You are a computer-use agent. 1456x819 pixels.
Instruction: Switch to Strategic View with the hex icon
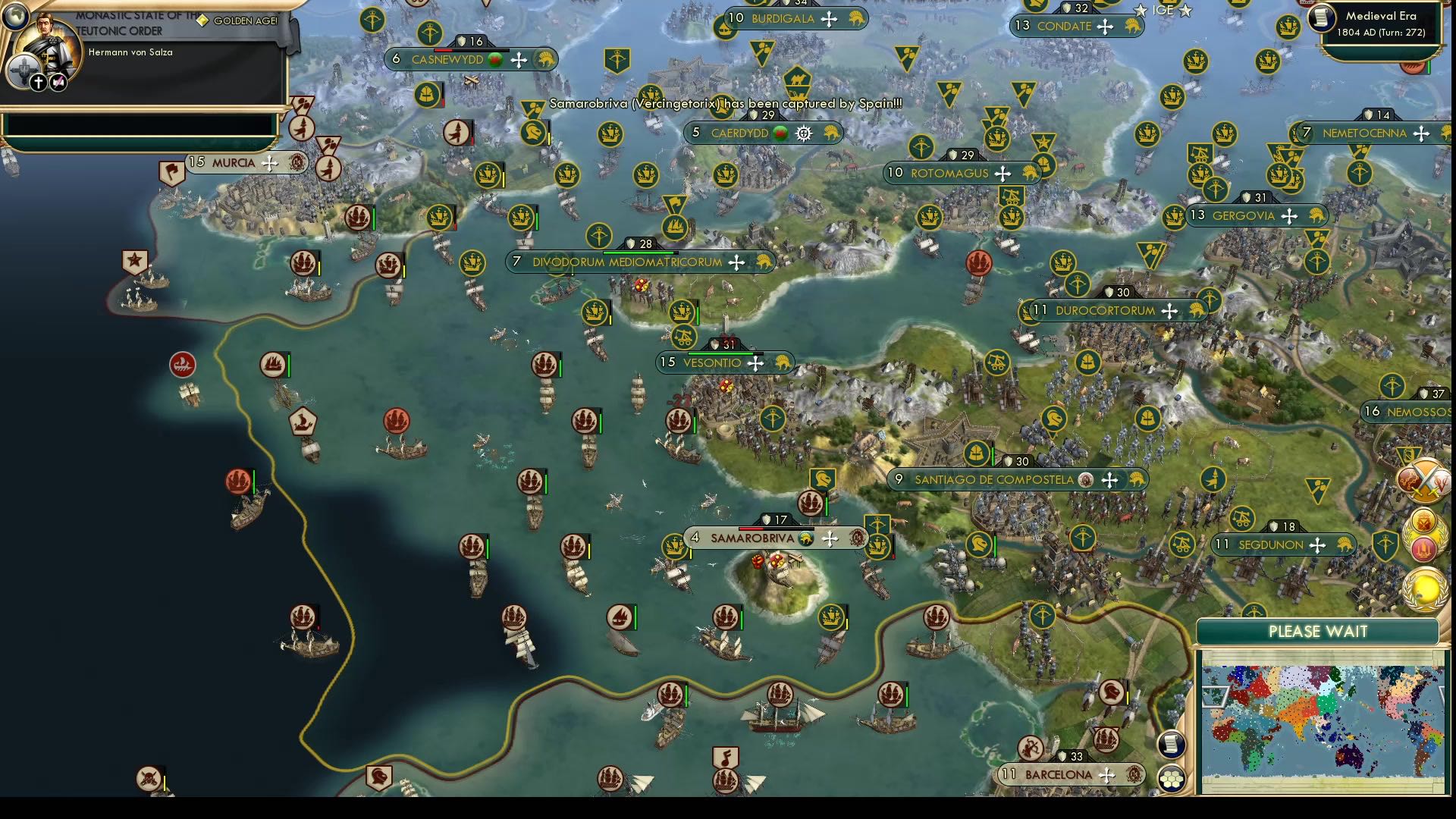[x=1172, y=779]
